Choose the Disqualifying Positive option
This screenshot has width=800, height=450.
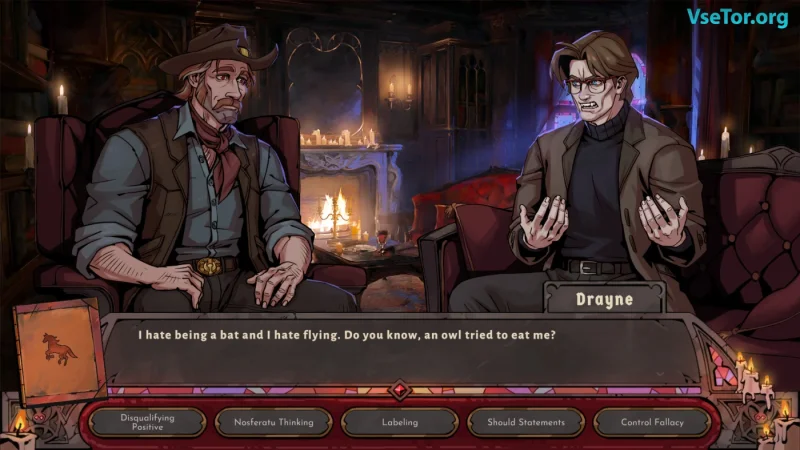(x=147, y=422)
